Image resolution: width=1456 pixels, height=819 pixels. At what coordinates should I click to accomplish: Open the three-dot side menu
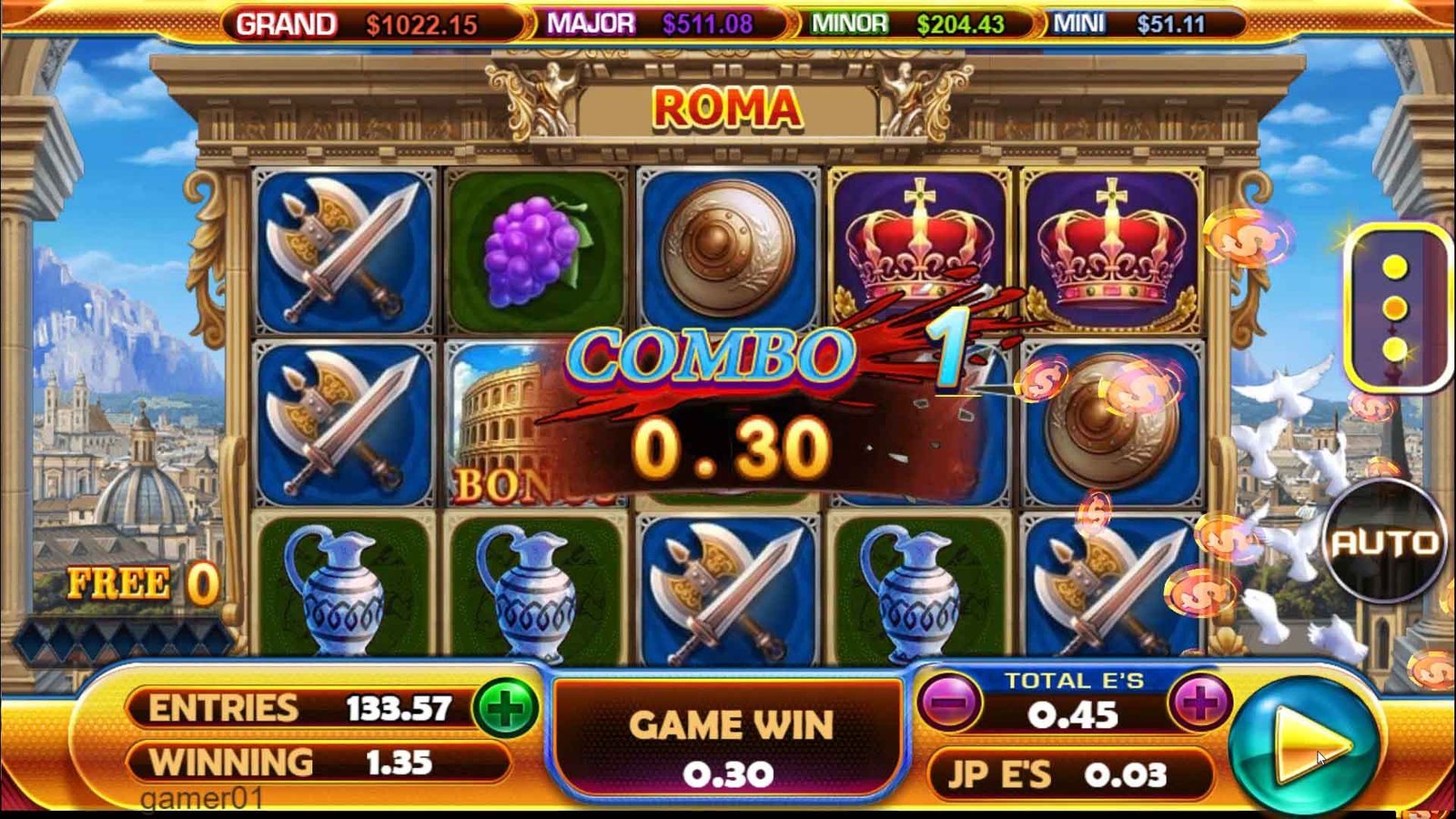click(1394, 308)
